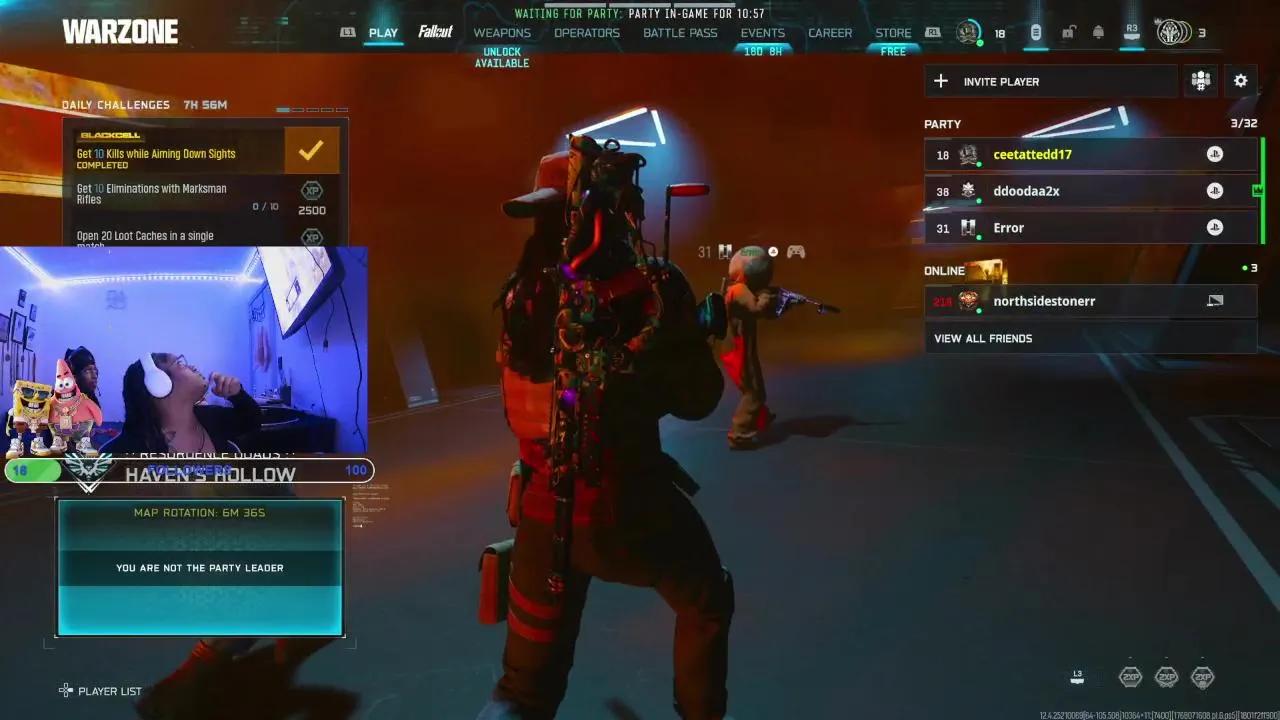
Task: Mute ddoodaa2x using the audio icon
Action: [1215, 190]
